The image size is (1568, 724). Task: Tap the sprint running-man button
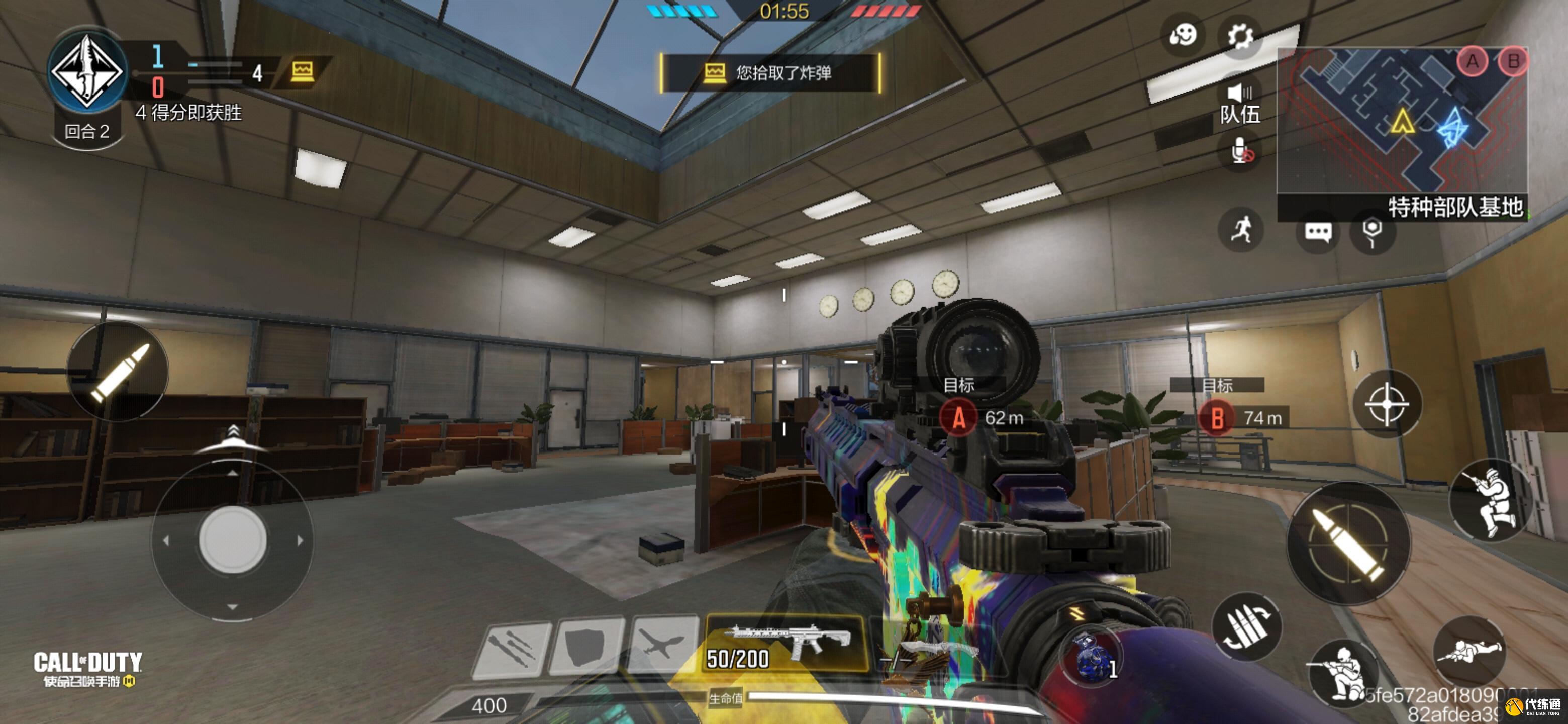coord(1240,230)
